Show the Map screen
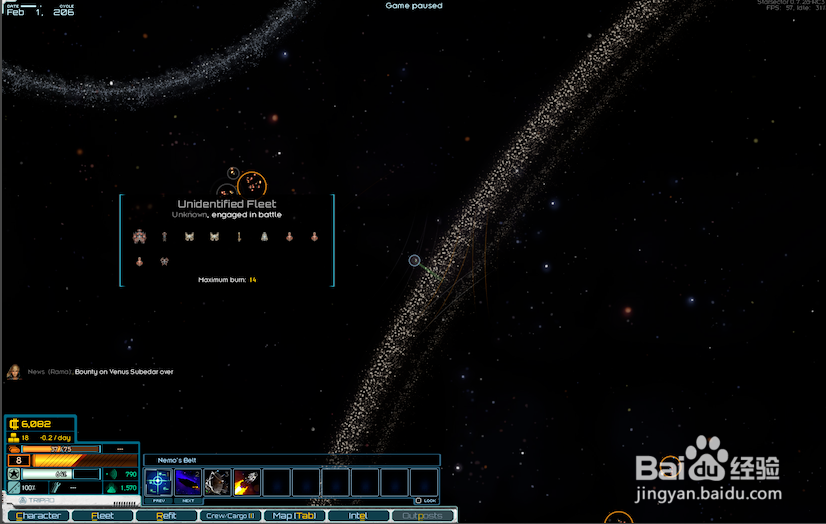 [294, 516]
